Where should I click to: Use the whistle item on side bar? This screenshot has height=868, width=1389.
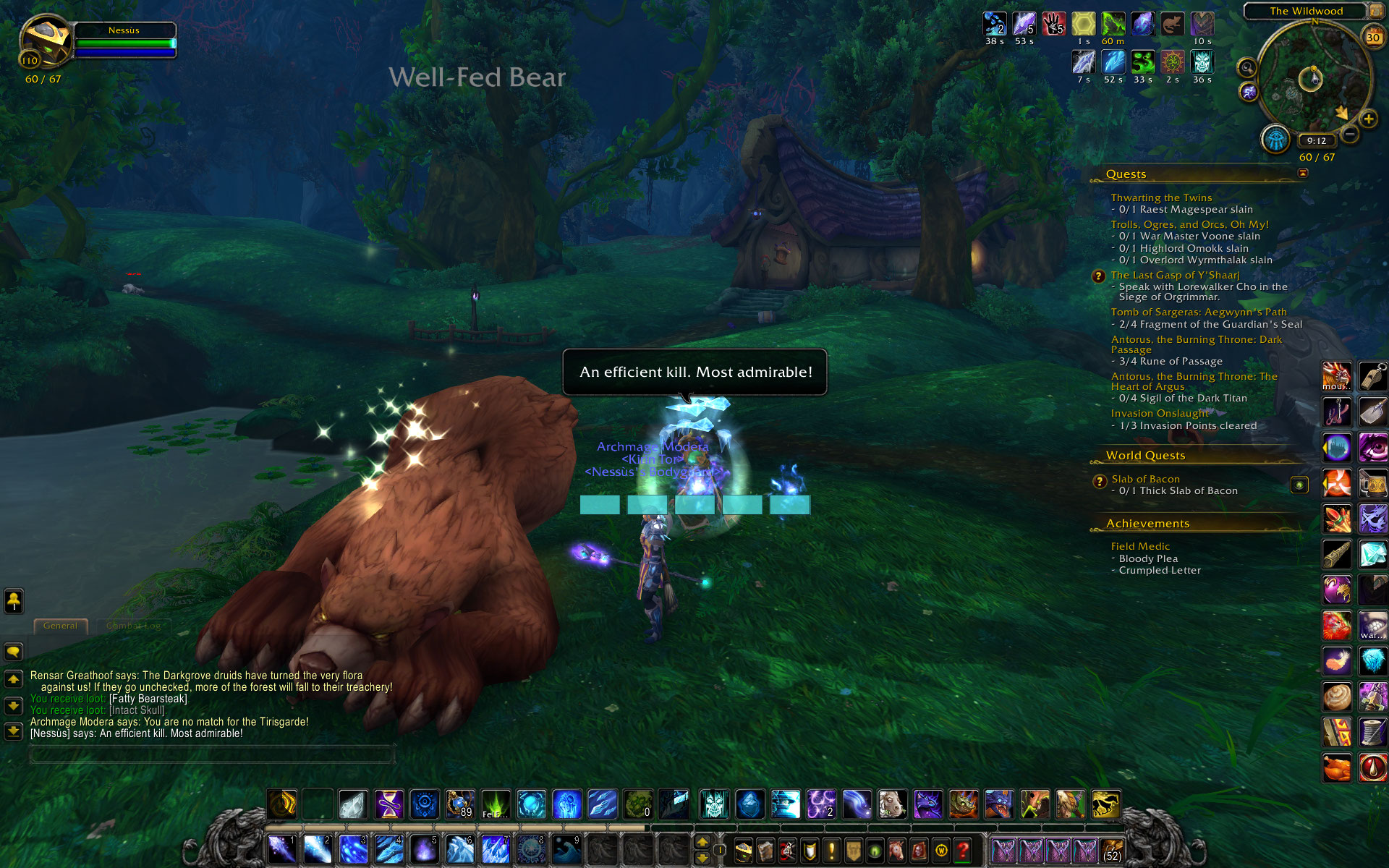1372,376
